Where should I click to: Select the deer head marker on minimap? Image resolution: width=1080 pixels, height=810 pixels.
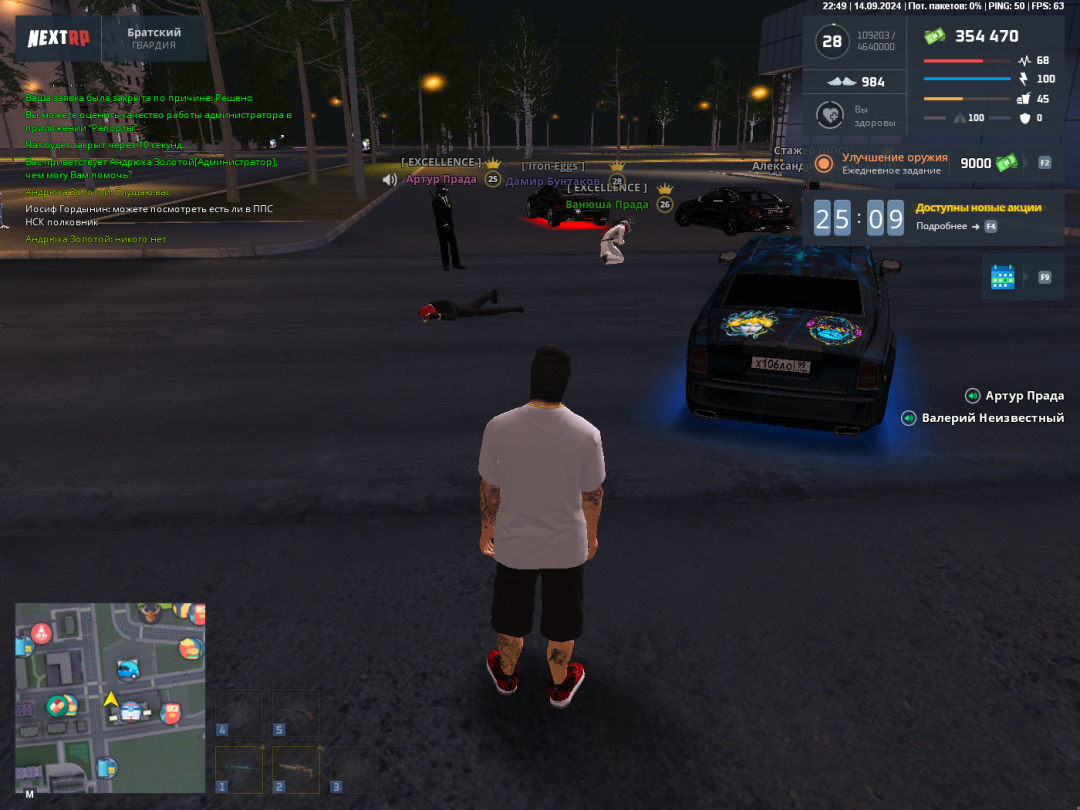point(149,613)
